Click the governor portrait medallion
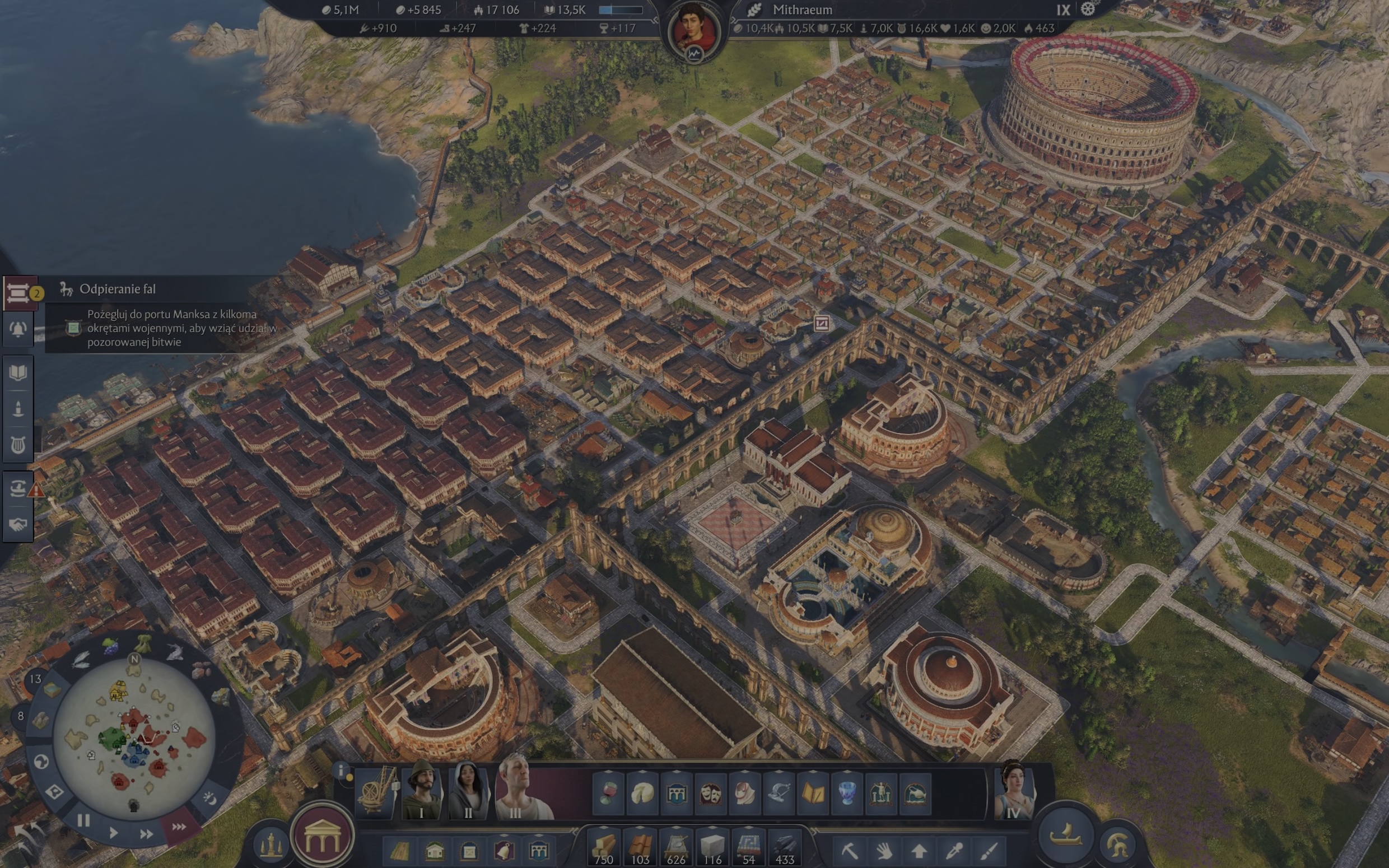Image resolution: width=1389 pixels, height=868 pixels. point(694,29)
